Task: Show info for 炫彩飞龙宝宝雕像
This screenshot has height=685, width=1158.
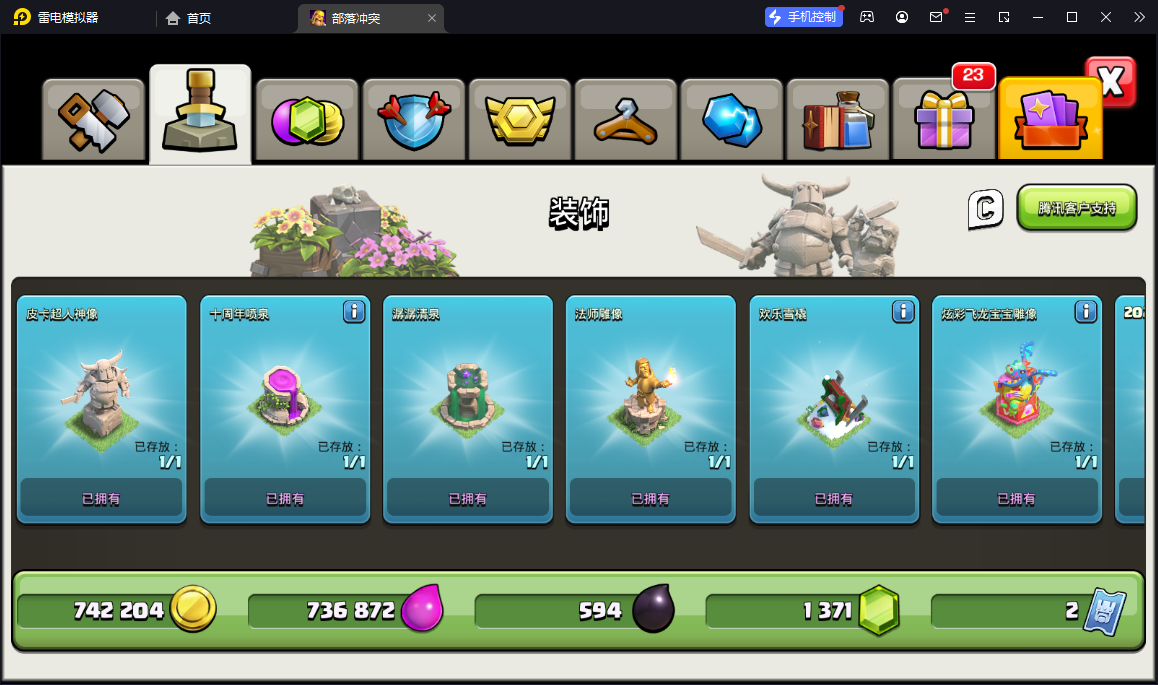Action: tap(1086, 312)
